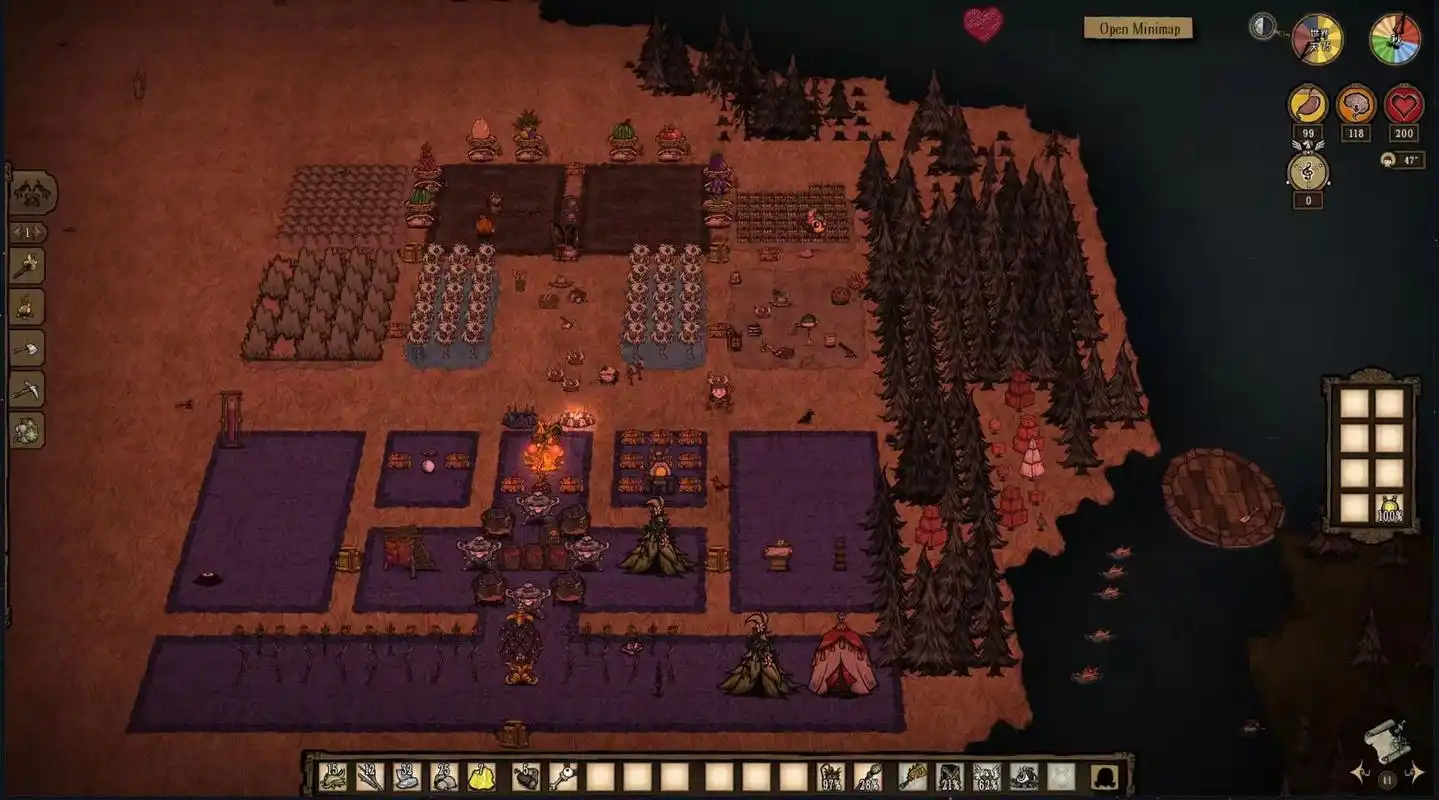Click the pause button in the corner

(x=1388, y=778)
